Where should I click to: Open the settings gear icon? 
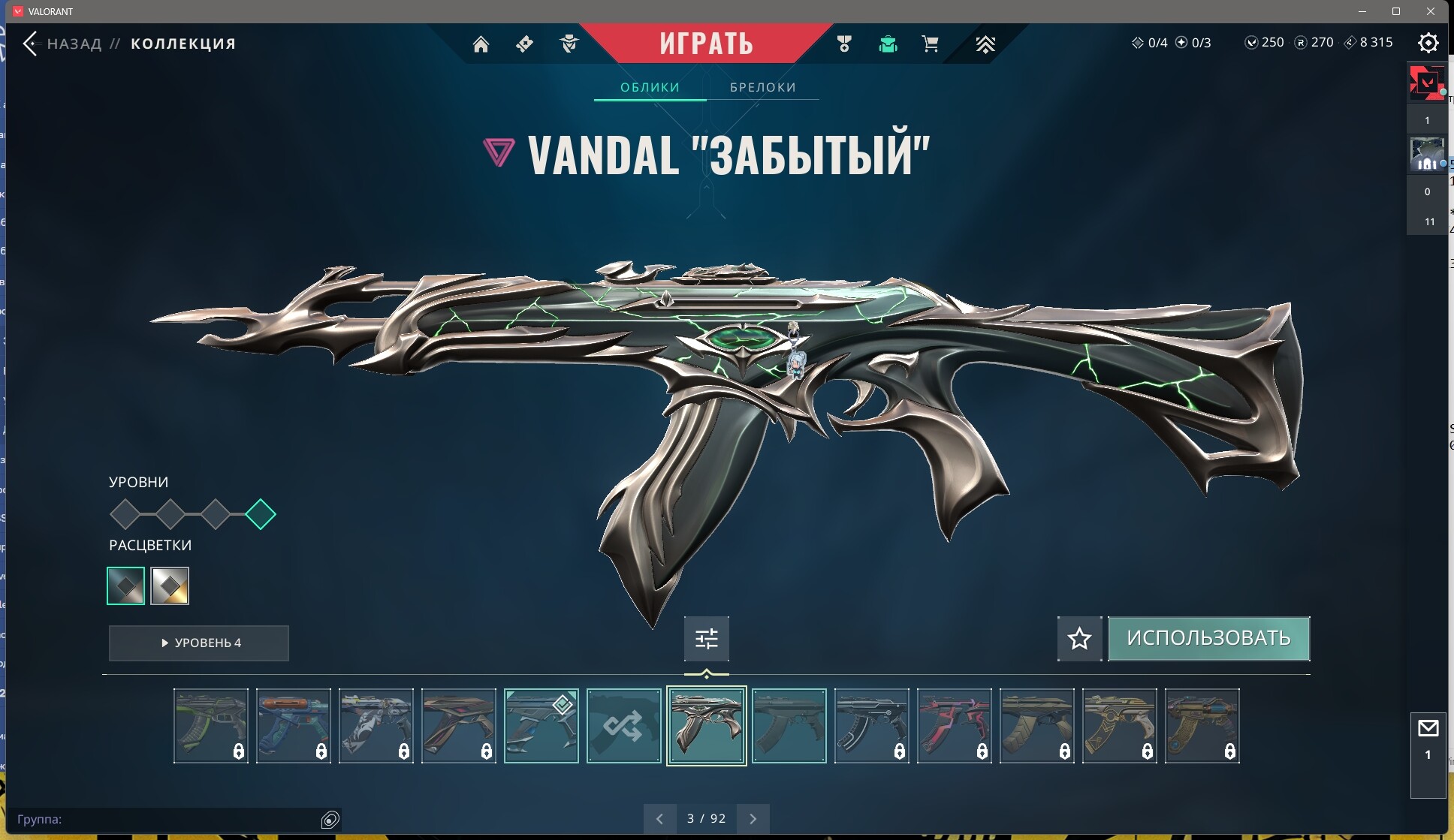pyautogui.click(x=1428, y=43)
